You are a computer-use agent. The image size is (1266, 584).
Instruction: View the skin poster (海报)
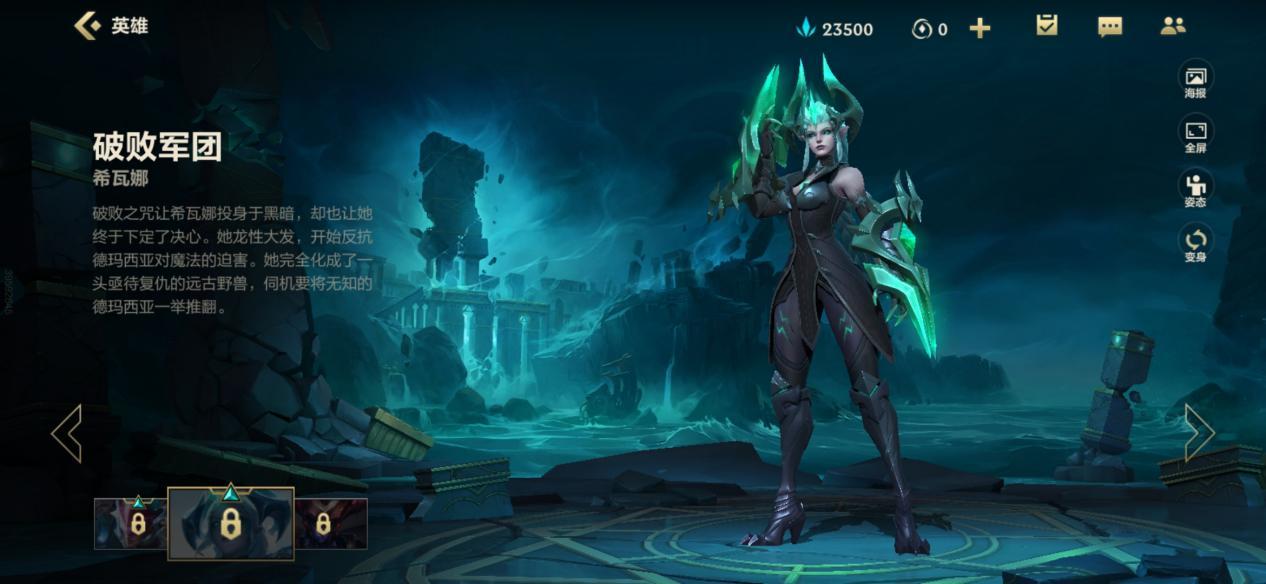tap(1195, 81)
